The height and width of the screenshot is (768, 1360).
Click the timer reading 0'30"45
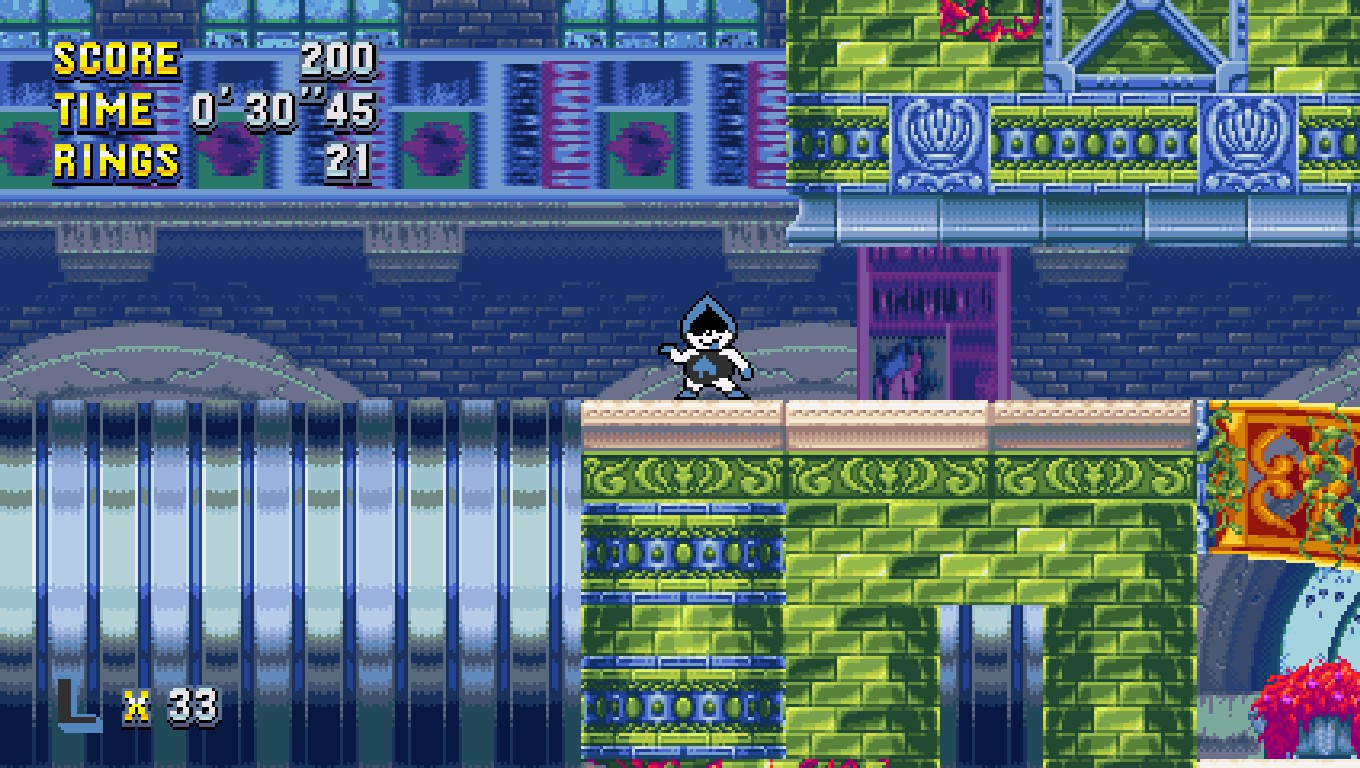pos(285,110)
